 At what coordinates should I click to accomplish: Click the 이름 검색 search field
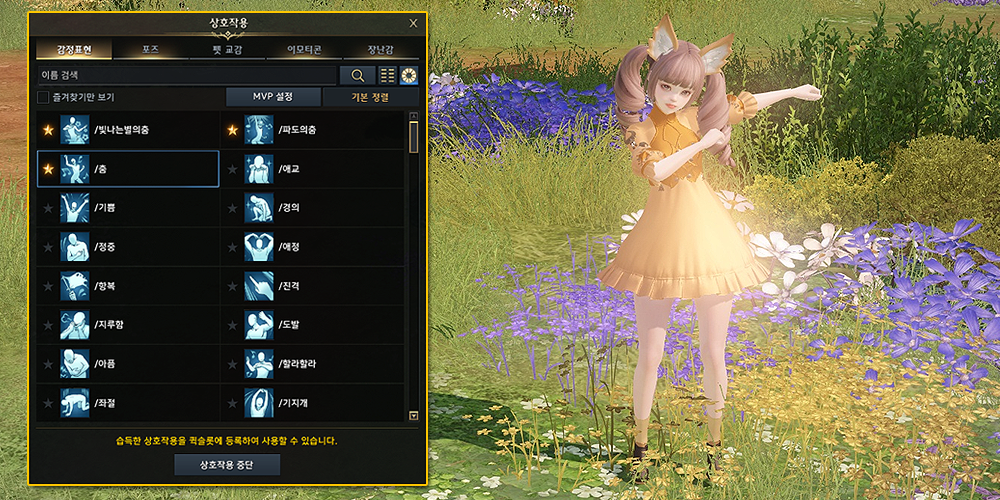pos(186,75)
